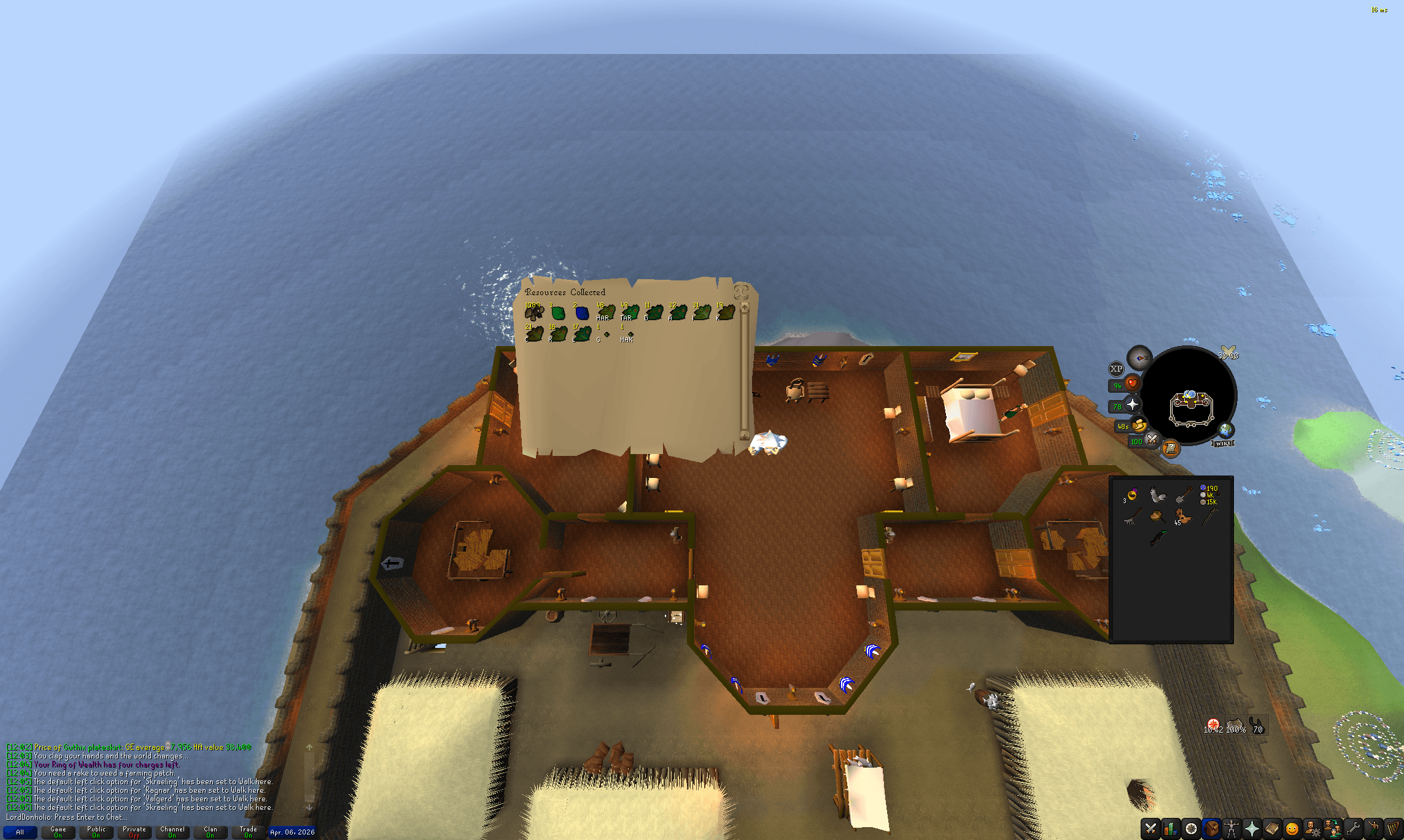Open the Friends list tab

(x=1332, y=830)
